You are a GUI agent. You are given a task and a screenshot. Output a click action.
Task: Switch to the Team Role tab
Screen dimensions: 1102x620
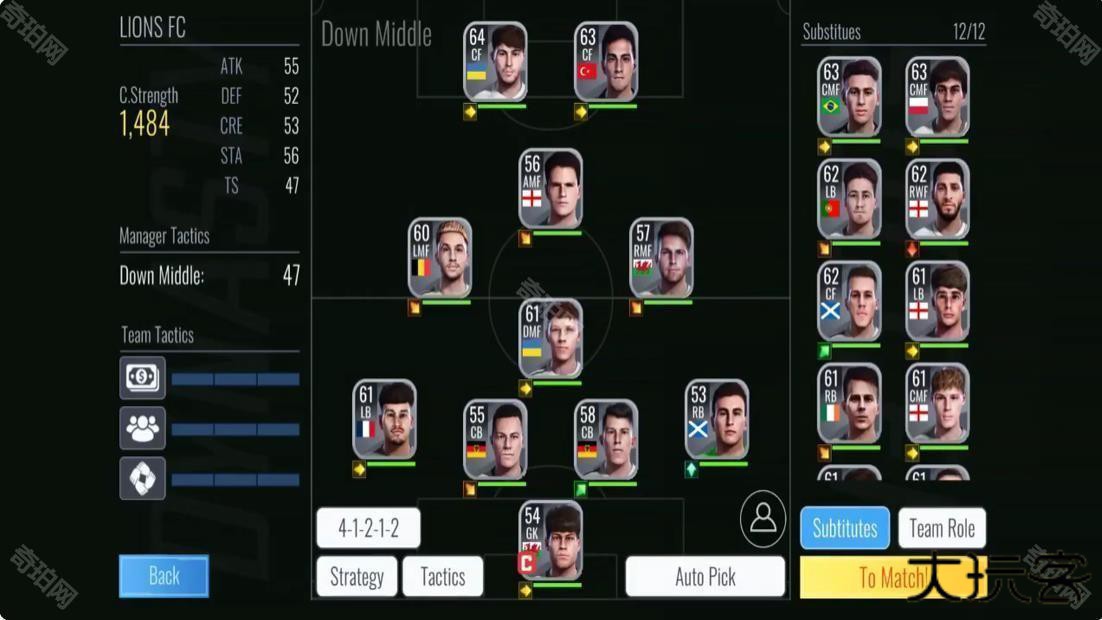[942, 528]
